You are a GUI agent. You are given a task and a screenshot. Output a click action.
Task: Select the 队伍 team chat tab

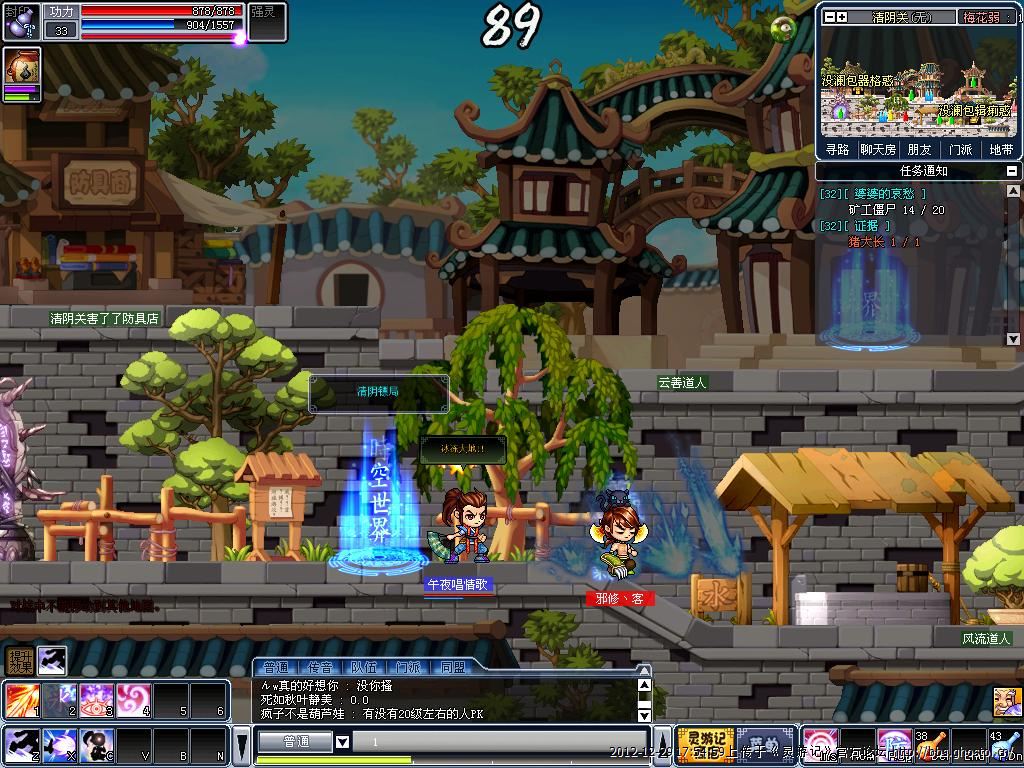pyautogui.click(x=364, y=667)
